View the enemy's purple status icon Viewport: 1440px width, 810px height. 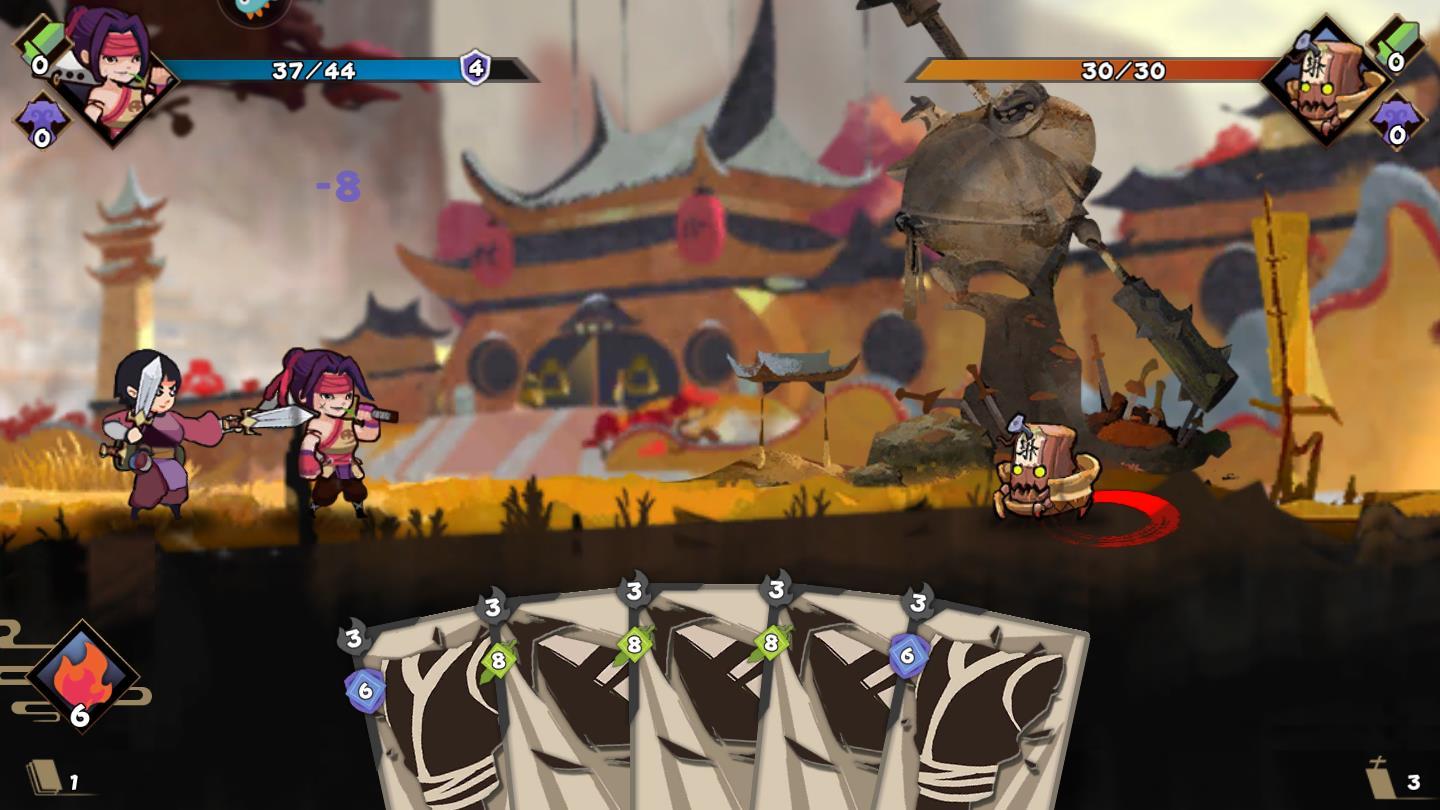[1396, 120]
